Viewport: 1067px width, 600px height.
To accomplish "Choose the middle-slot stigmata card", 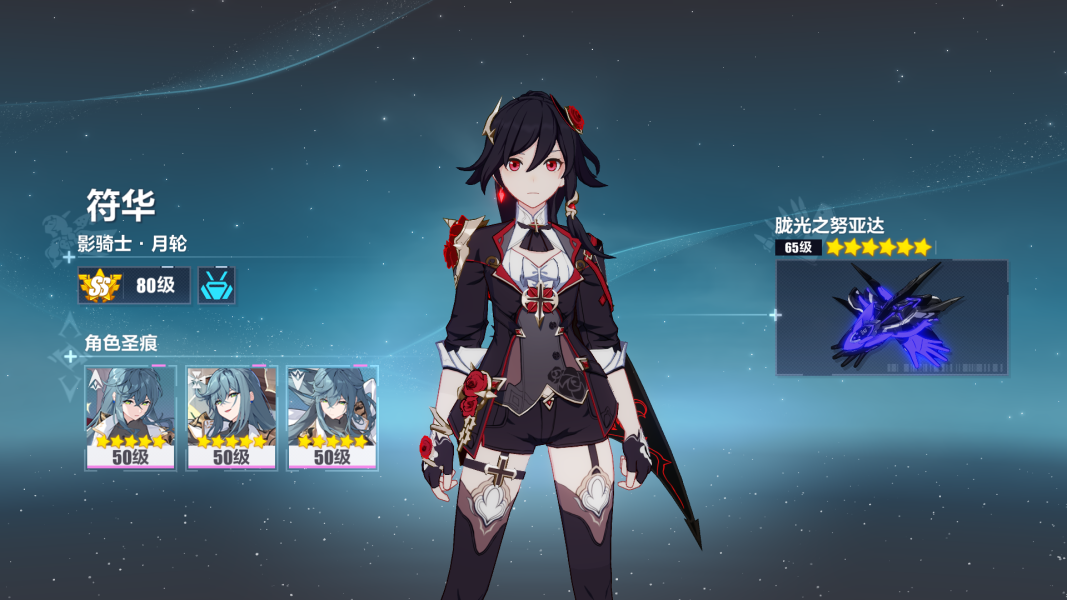I will [x=231, y=417].
